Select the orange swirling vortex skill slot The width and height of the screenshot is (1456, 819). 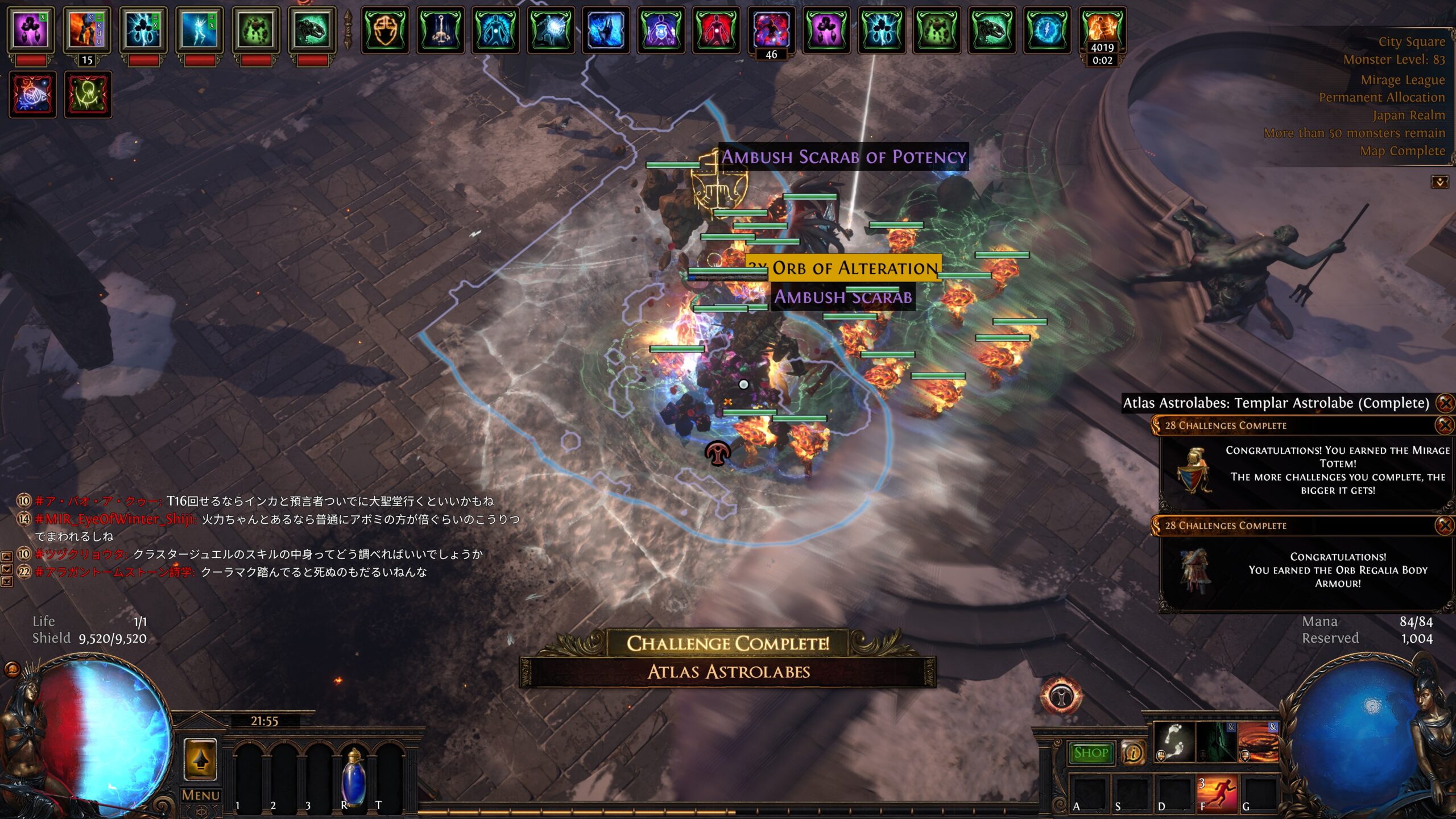(1258, 742)
